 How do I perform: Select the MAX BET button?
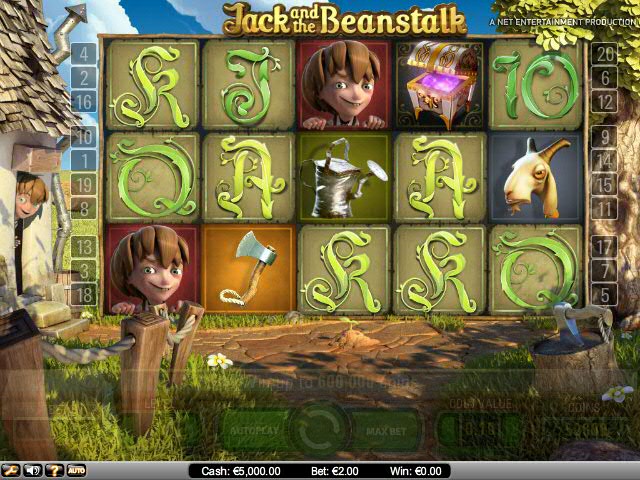[384, 432]
